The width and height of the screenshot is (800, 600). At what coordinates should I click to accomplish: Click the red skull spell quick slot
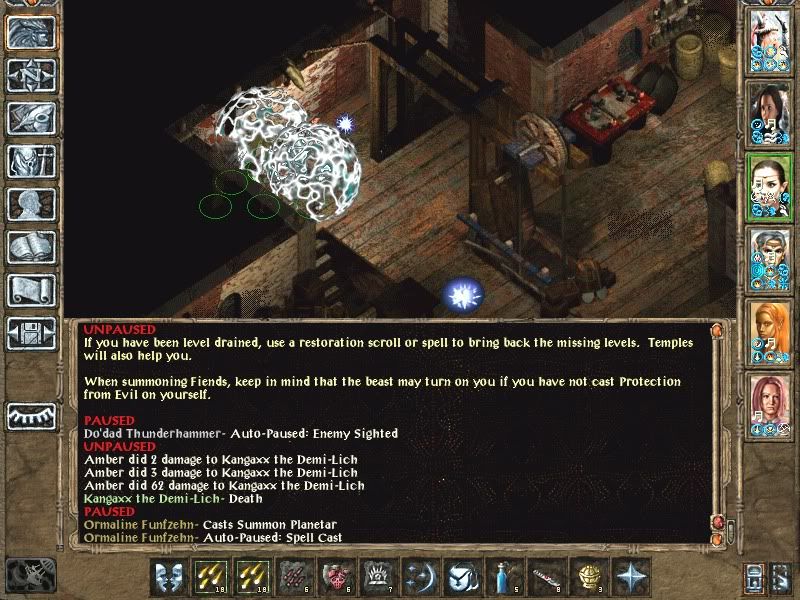click(336, 578)
